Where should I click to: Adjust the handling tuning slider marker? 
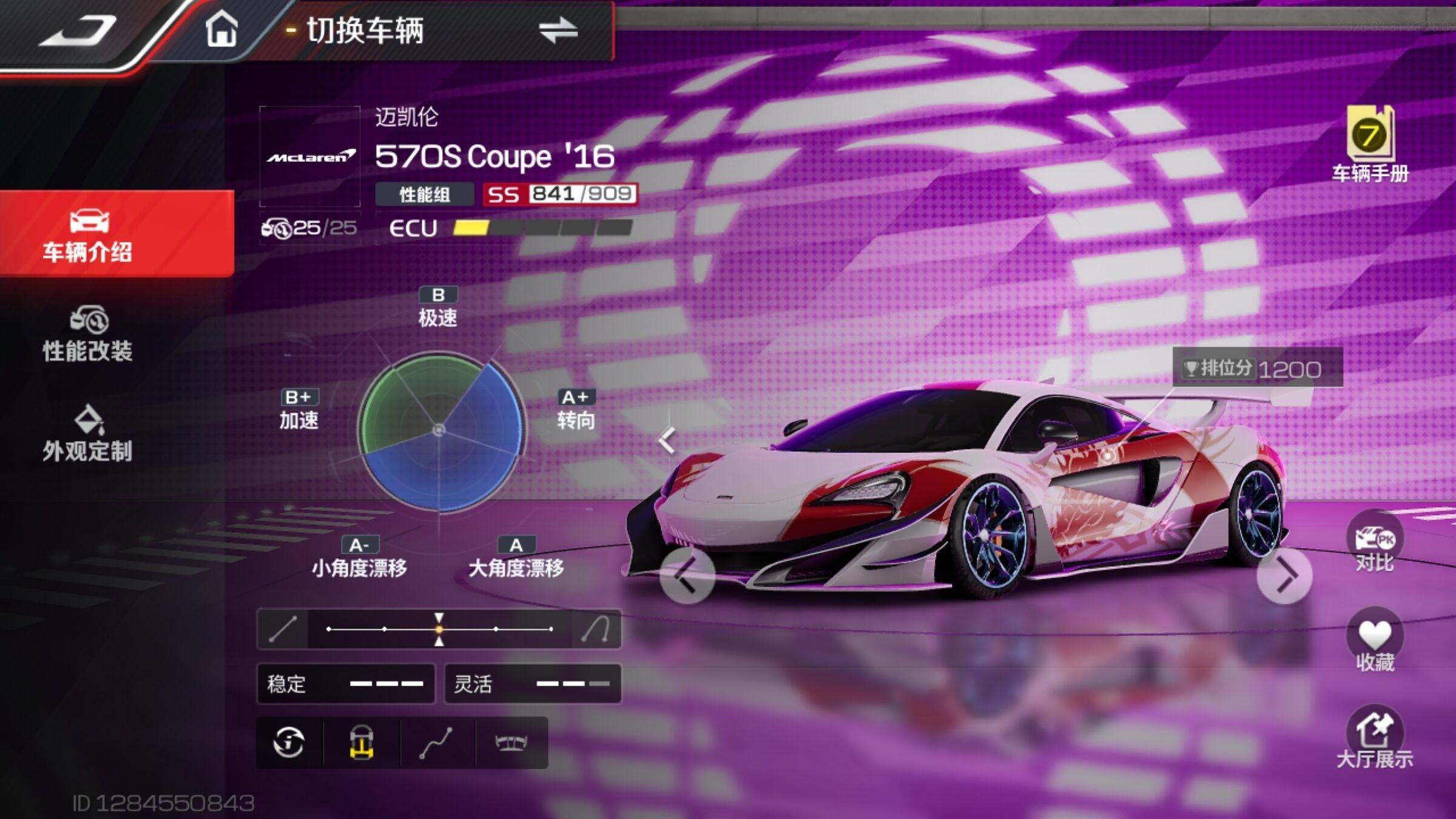coord(439,629)
